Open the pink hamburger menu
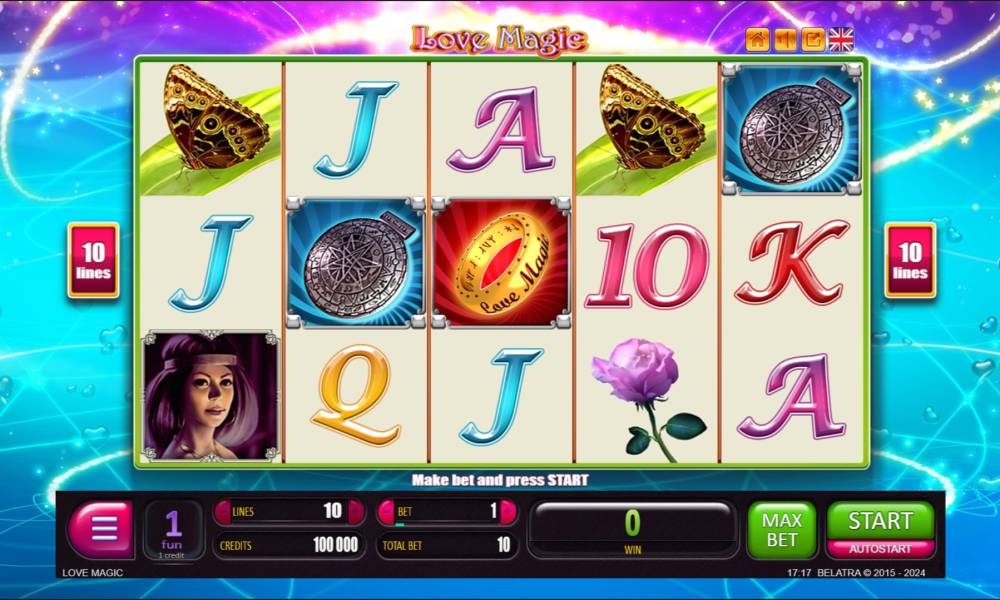The width and height of the screenshot is (1000, 600). [100, 528]
